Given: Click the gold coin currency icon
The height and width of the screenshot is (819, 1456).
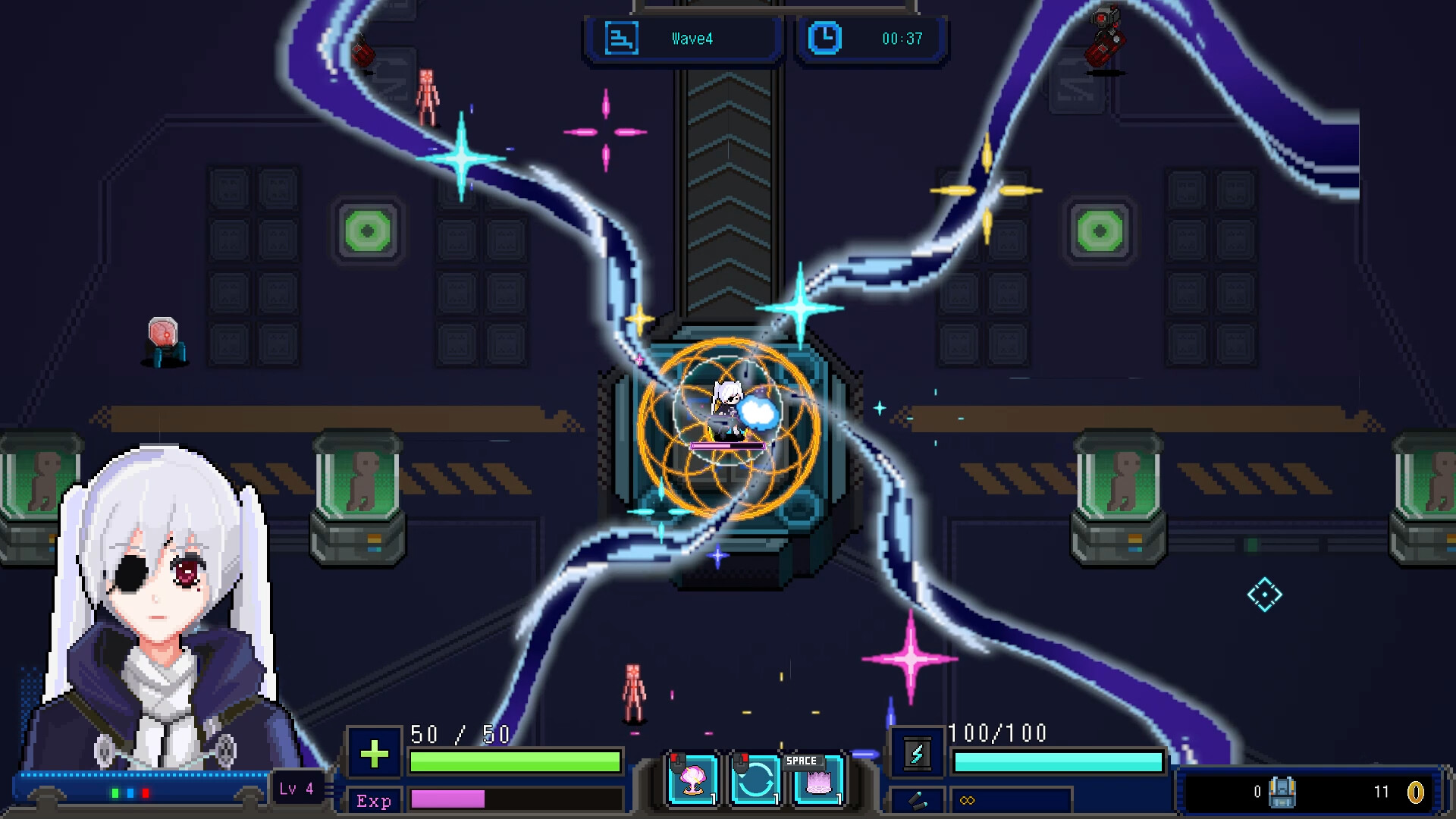Looking at the screenshot, I should (1415, 790).
